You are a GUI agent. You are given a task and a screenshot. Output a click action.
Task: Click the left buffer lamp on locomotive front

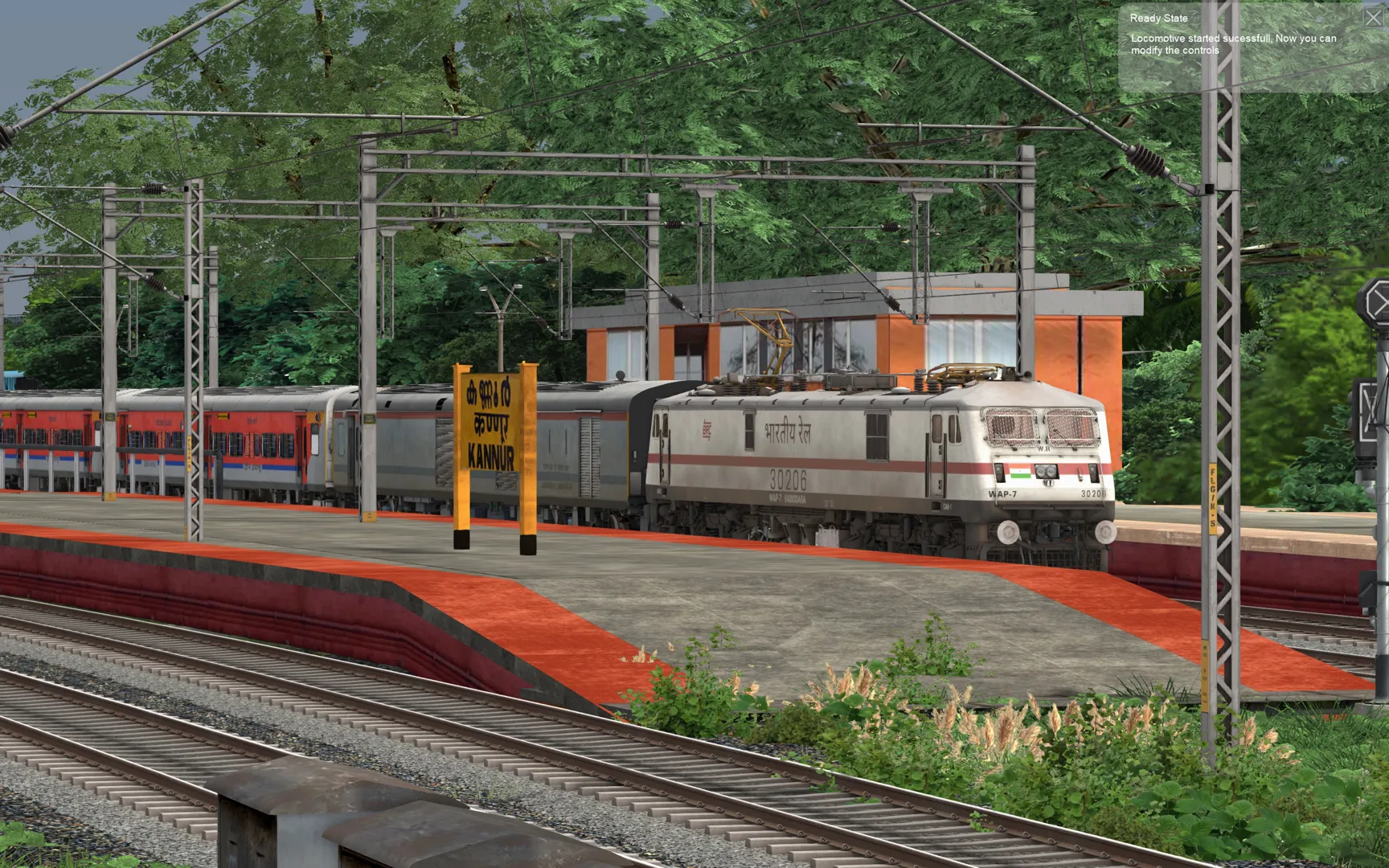point(999,473)
